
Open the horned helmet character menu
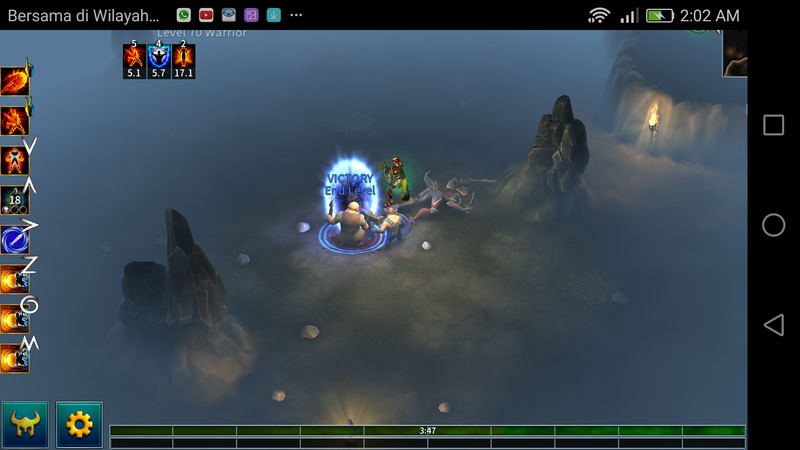pyautogui.click(x=25, y=425)
